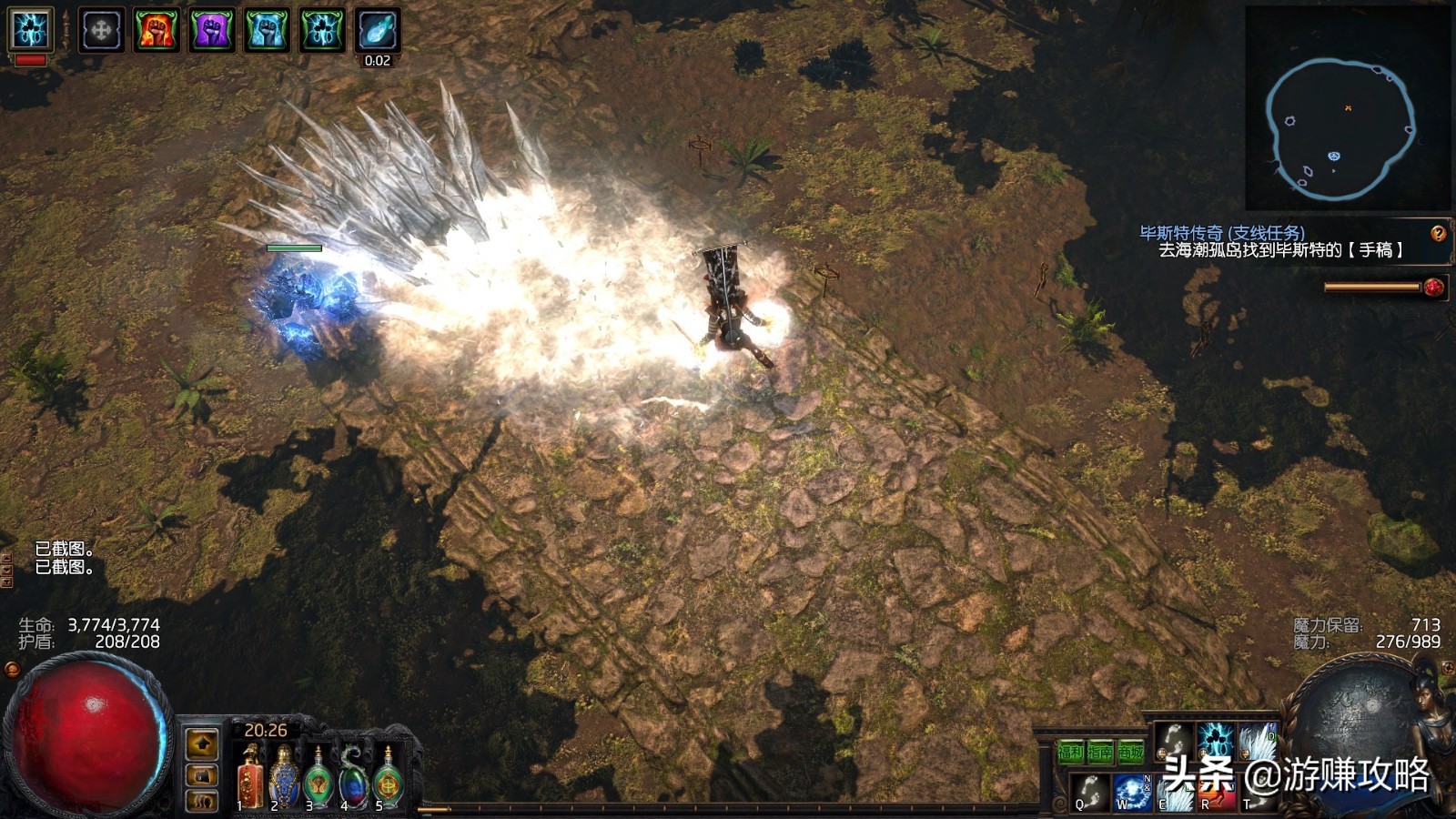Screen dimensions: 1456x819
Task: Activate the blue swirling orb skill on W
Action: [1132, 792]
